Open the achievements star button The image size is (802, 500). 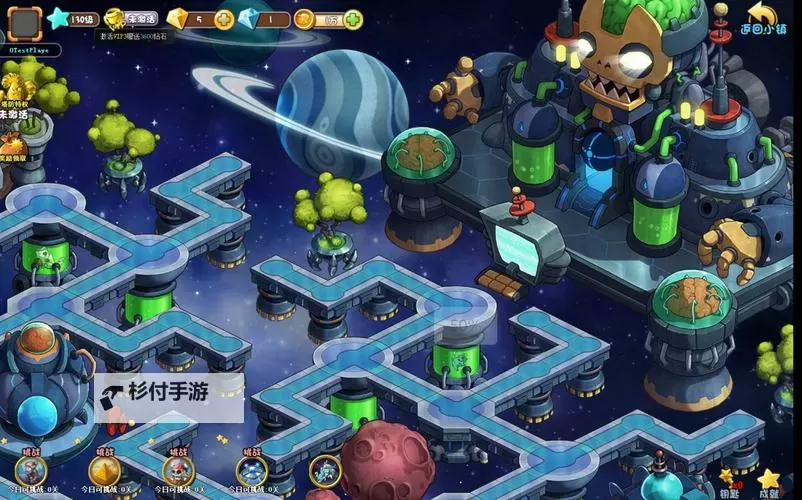768,479
